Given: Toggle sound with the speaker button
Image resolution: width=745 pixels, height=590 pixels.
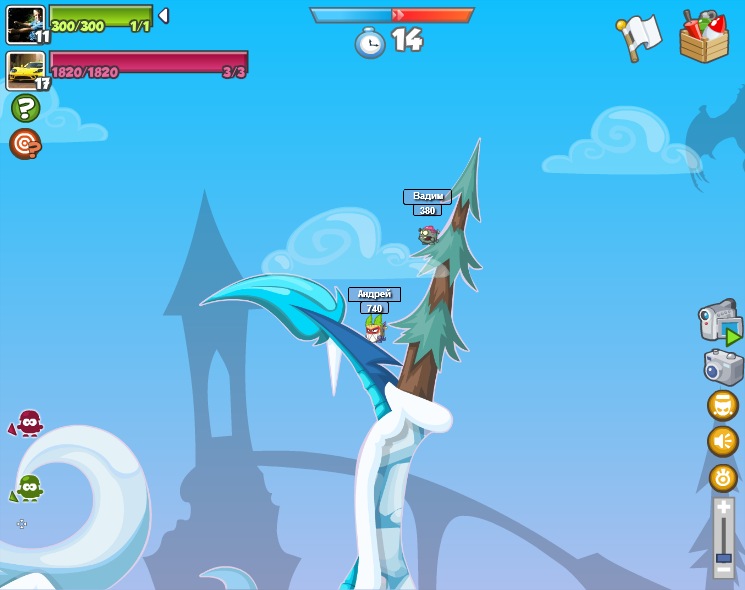Looking at the screenshot, I should pos(723,441).
